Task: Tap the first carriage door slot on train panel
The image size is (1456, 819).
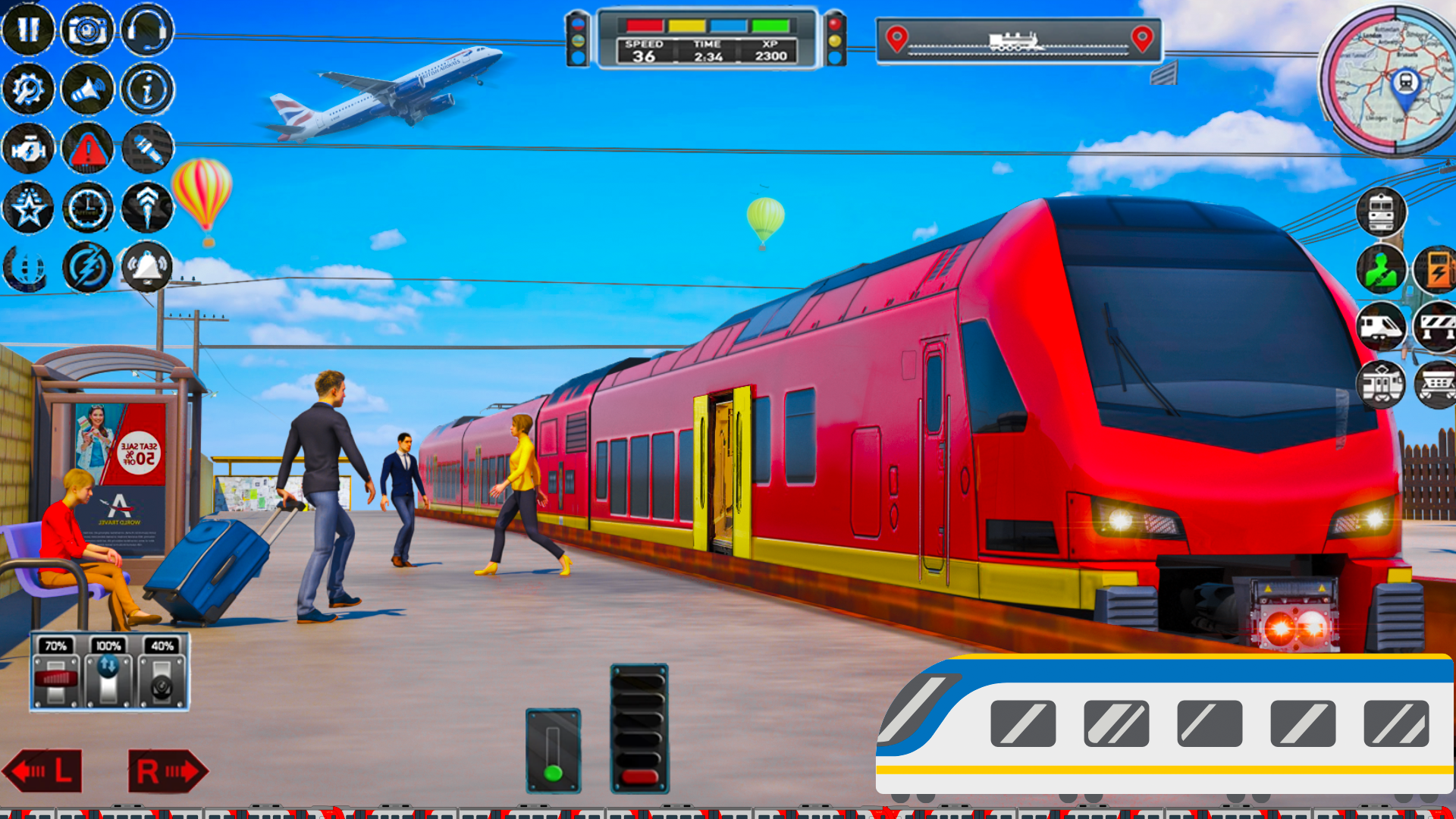Action: click(1023, 722)
